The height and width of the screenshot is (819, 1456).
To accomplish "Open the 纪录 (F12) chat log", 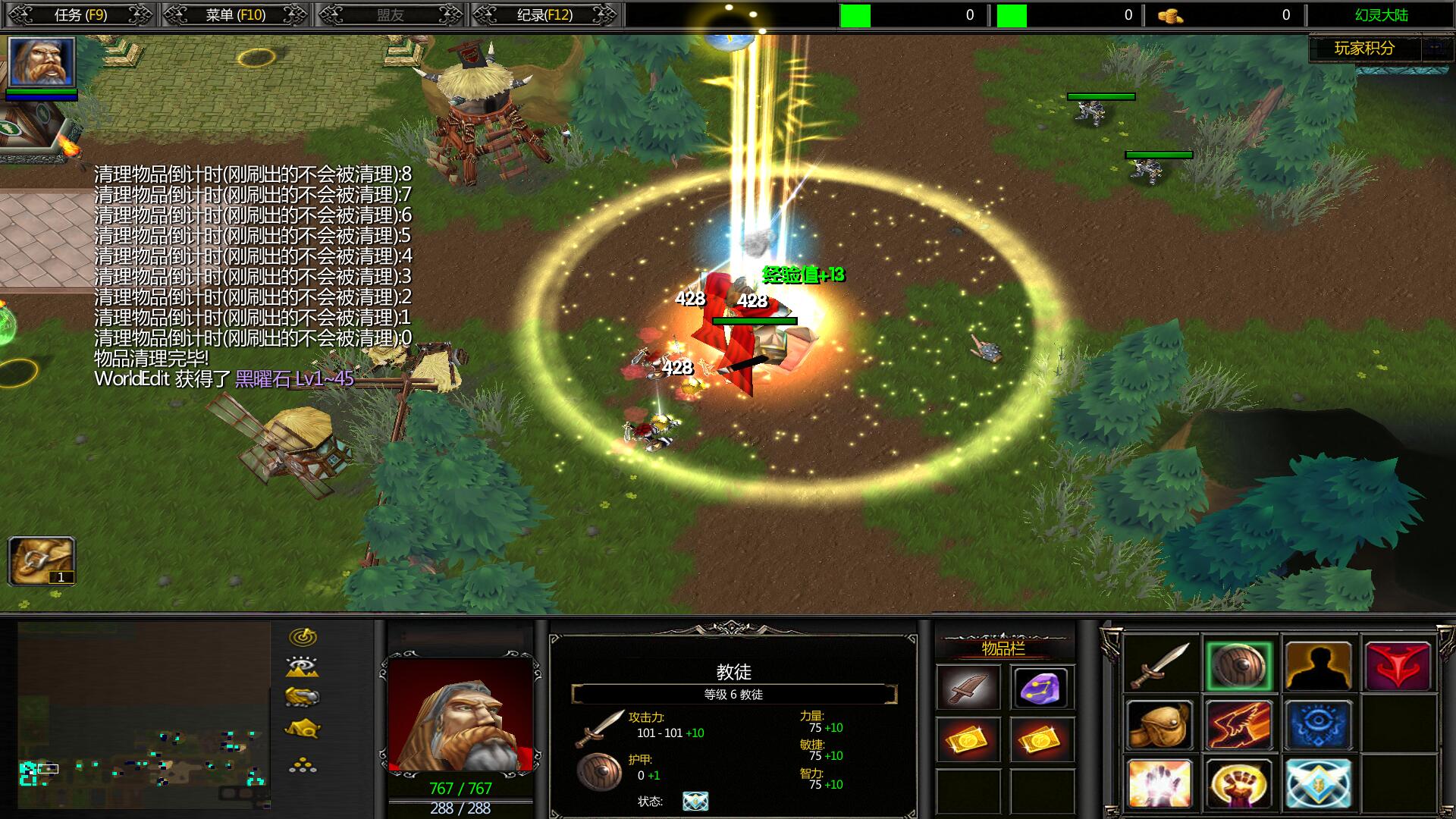I will (x=544, y=14).
